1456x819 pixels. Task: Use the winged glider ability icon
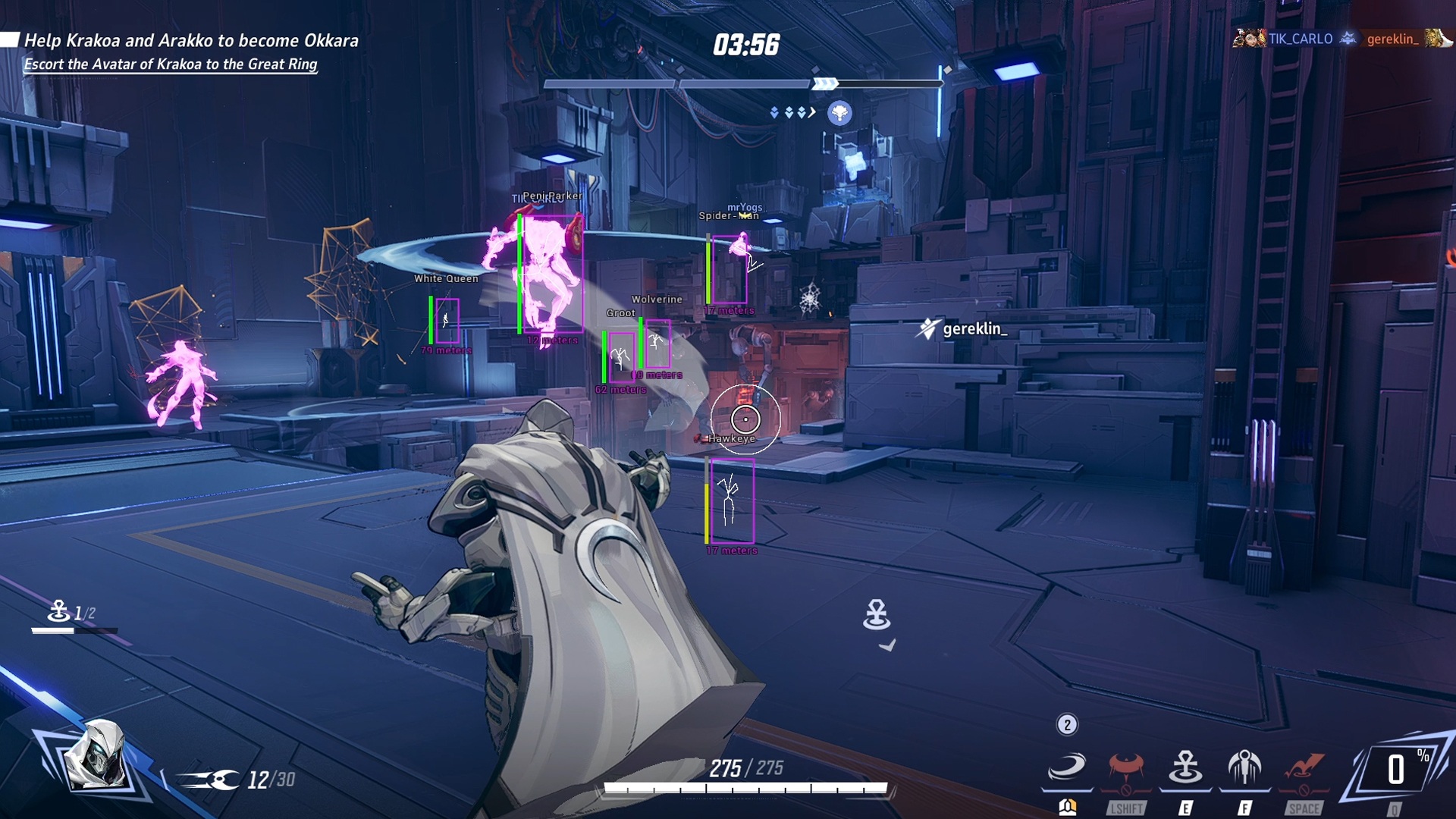[1244, 767]
